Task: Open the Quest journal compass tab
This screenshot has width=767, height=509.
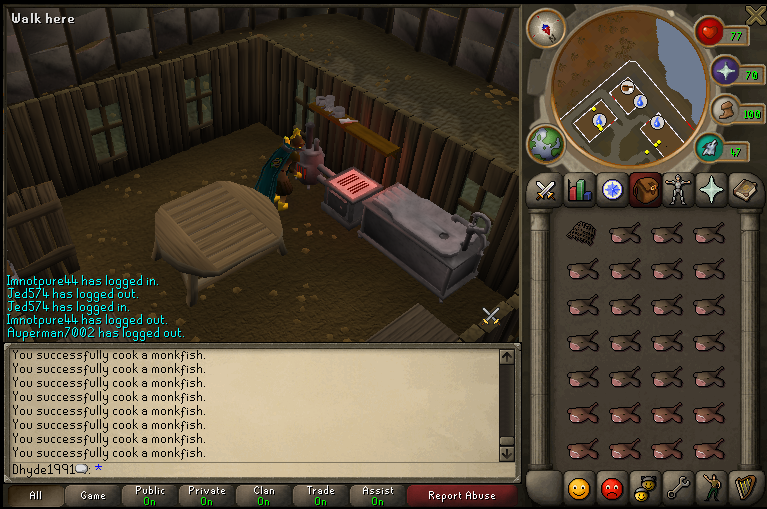Action: (612, 190)
